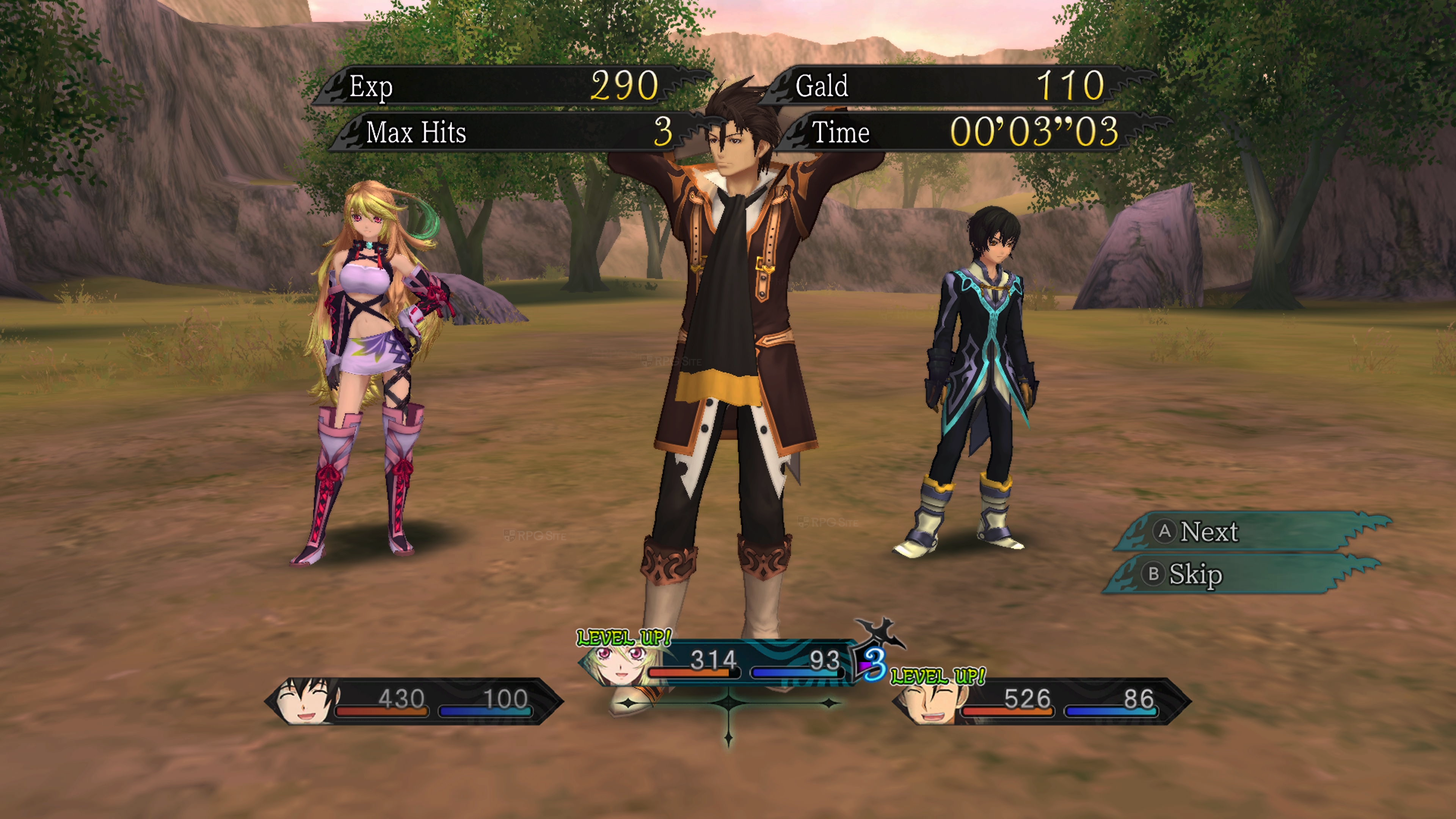This screenshot has width=1456, height=819.
Task: Select the blonde girl's party portrait
Action: point(620,662)
